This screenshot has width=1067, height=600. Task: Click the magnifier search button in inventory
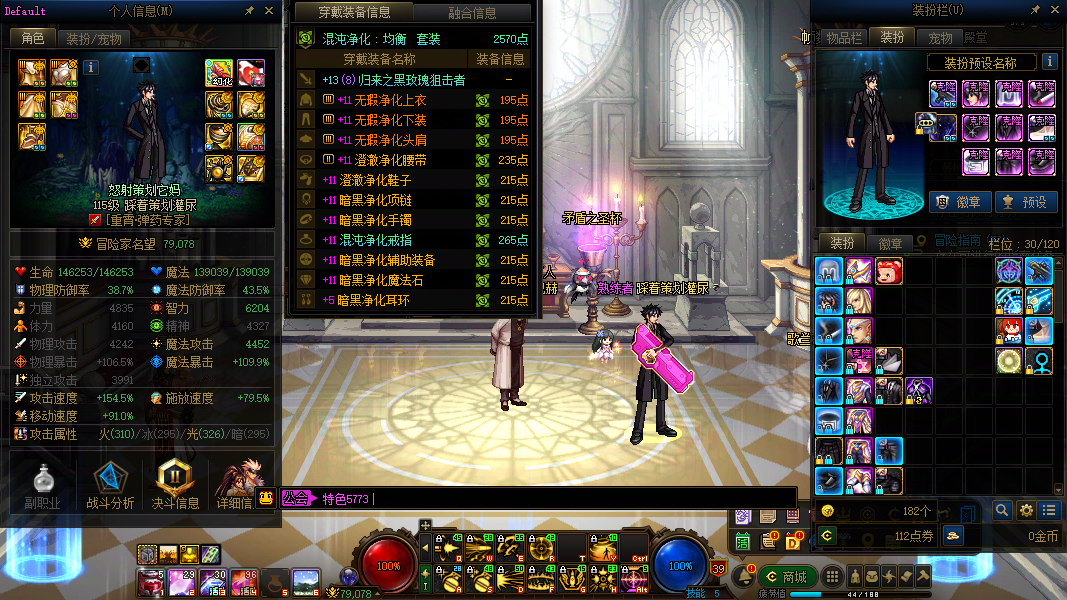(1002, 510)
